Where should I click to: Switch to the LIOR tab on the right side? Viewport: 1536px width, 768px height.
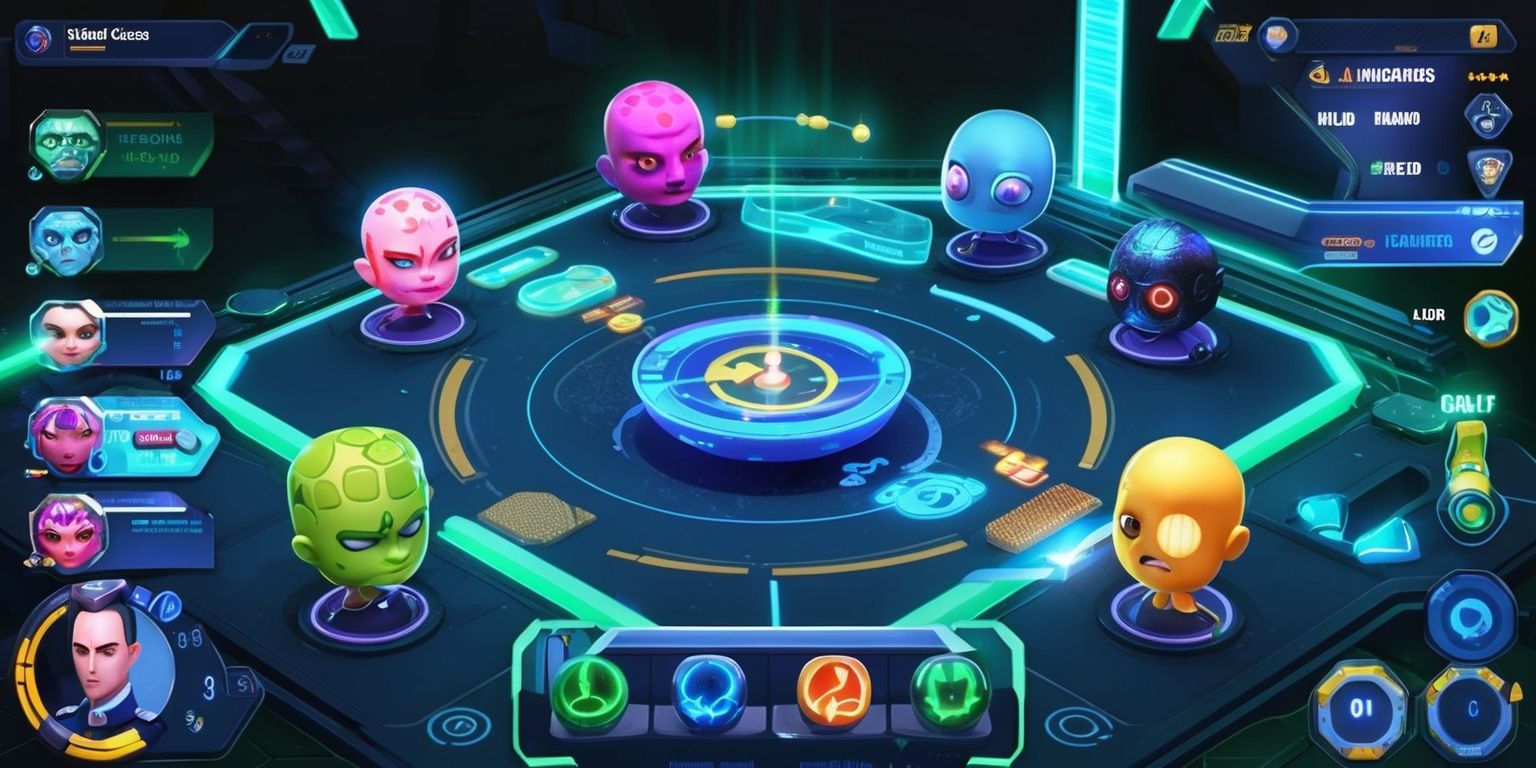click(1429, 314)
